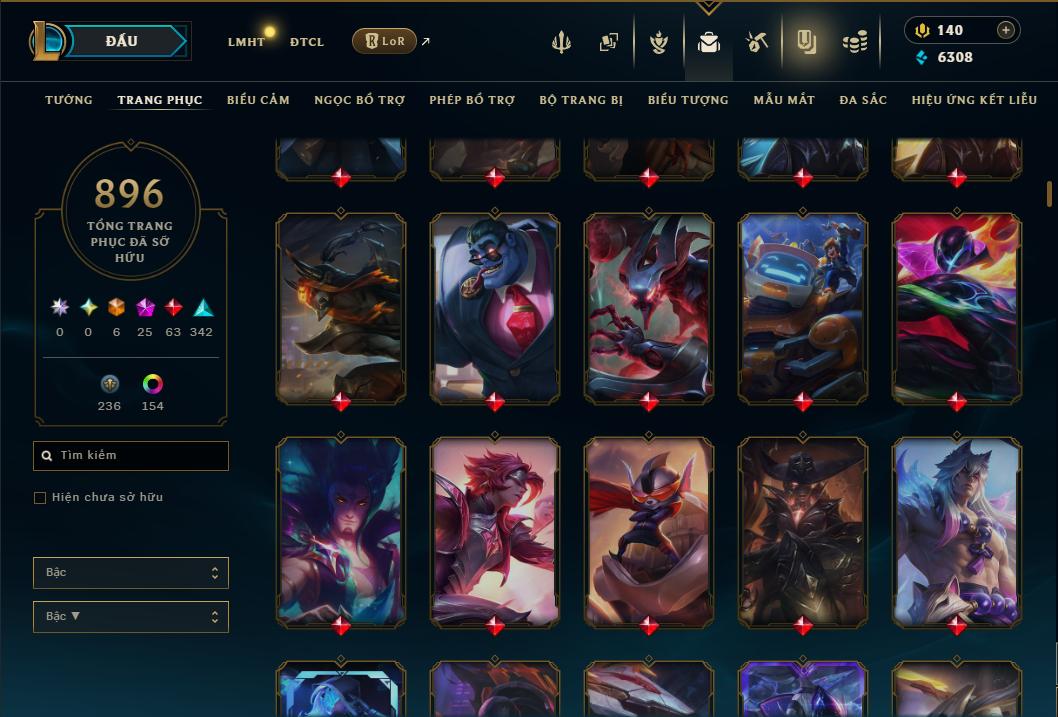Open the store coins stack icon
1058x717 pixels.
854,42
